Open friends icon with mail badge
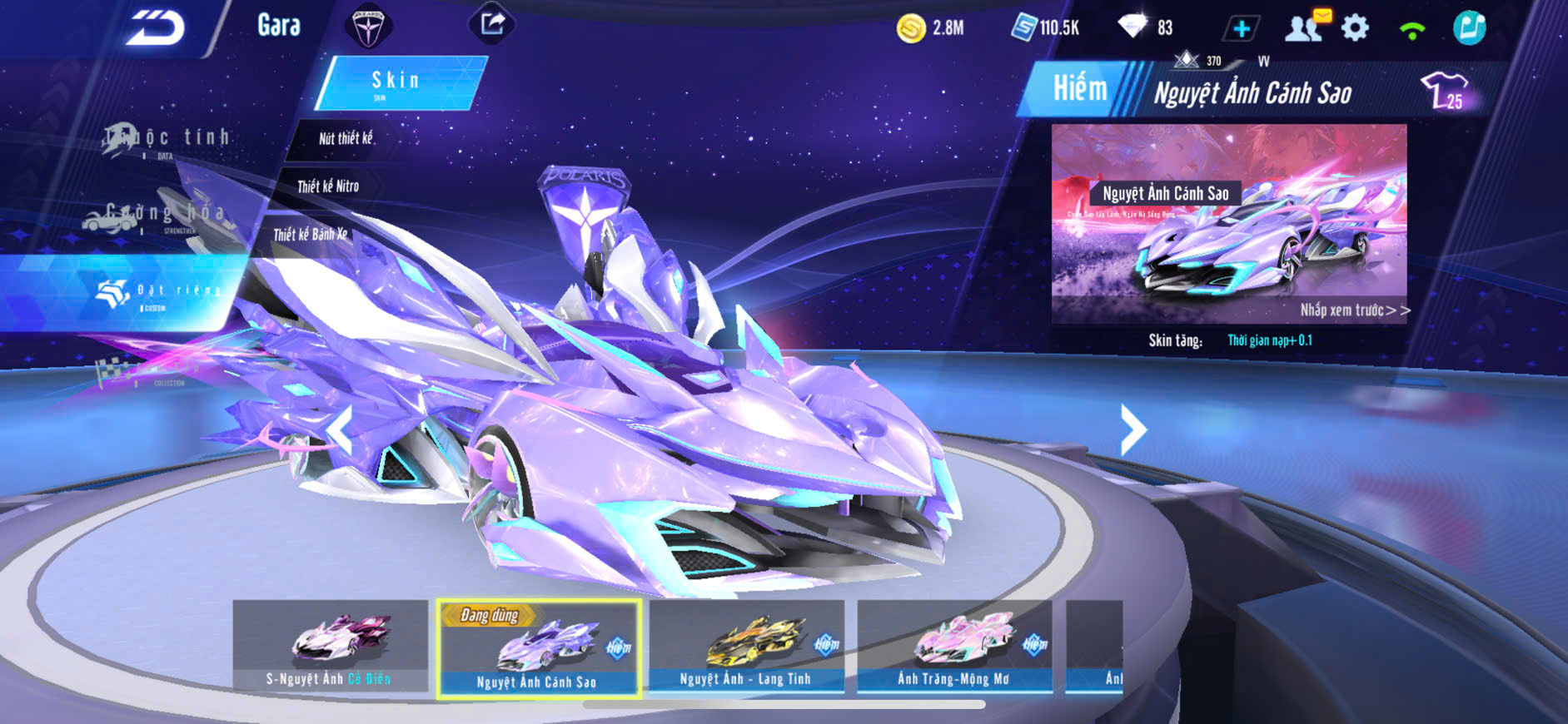This screenshot has height=724, width=1568. tap(1304, 27)
